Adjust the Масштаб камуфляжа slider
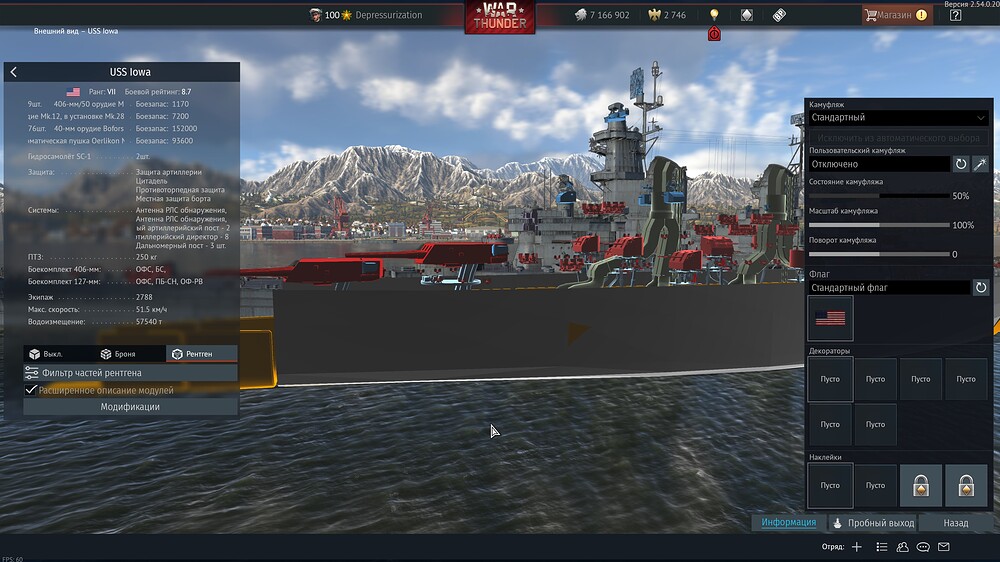 pos(879,225)
